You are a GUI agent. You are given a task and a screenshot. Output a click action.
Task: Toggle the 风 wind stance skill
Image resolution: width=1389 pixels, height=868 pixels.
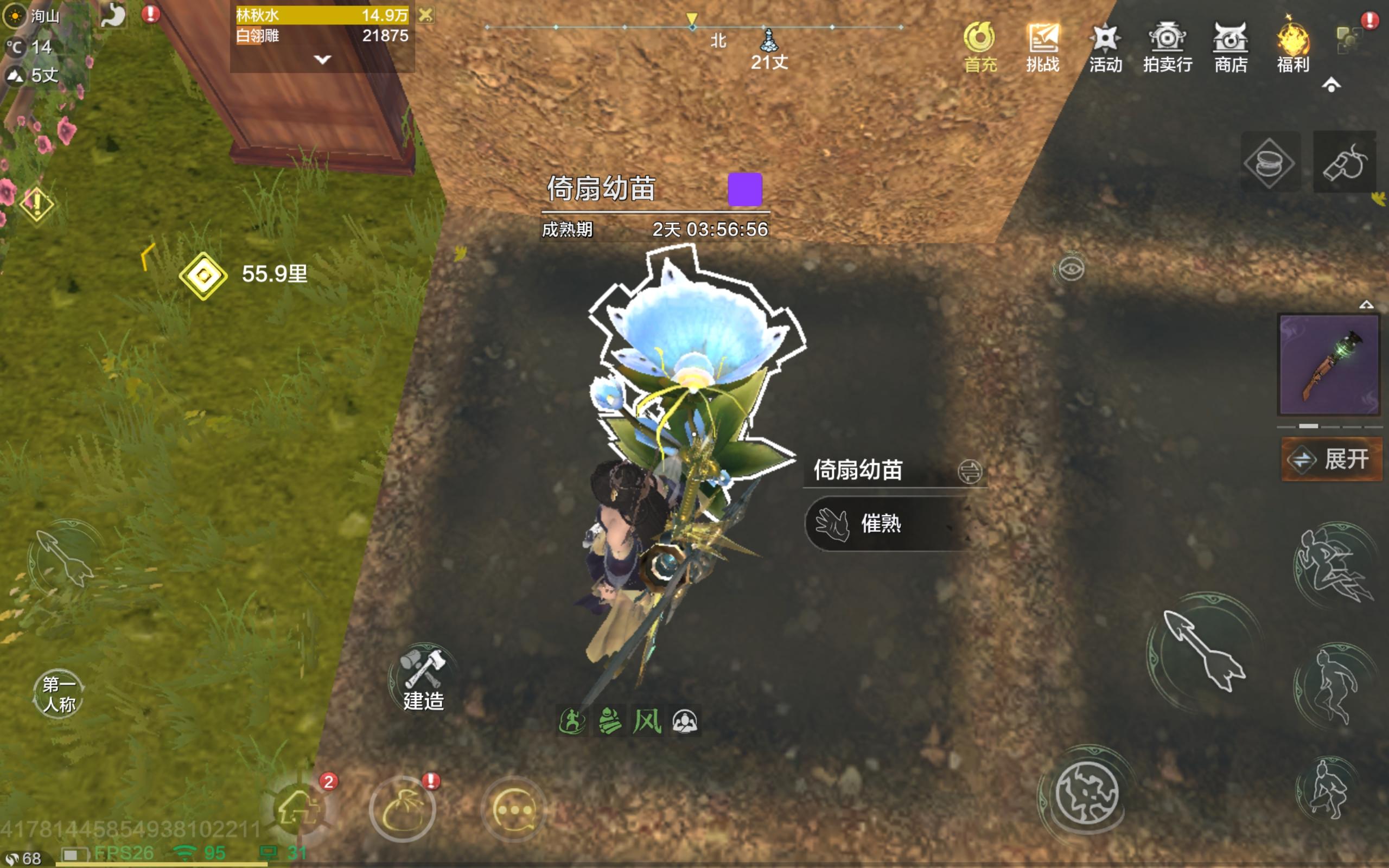click(647, 721)
